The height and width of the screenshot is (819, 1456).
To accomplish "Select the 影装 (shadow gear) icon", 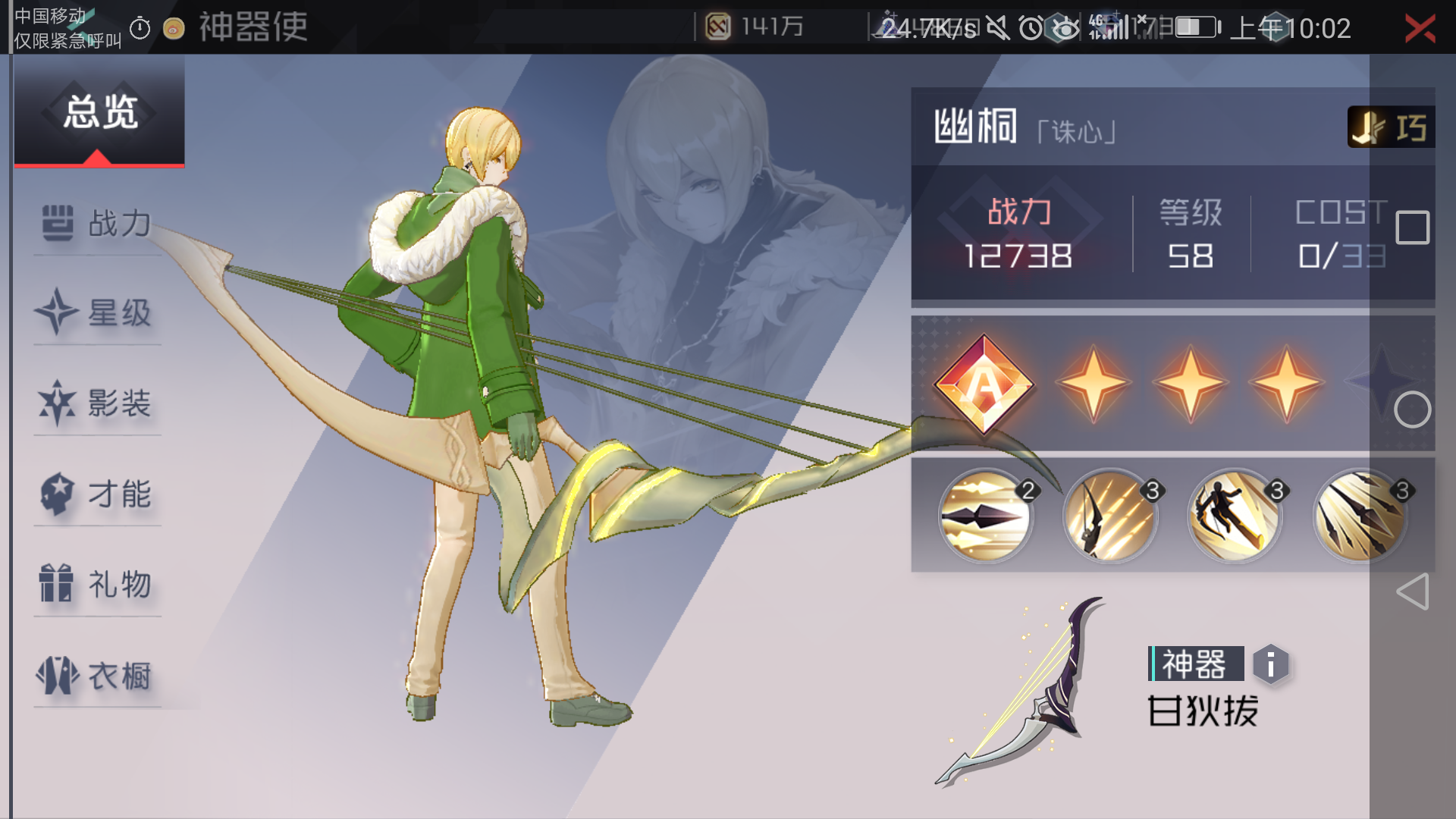I will 97,404.
